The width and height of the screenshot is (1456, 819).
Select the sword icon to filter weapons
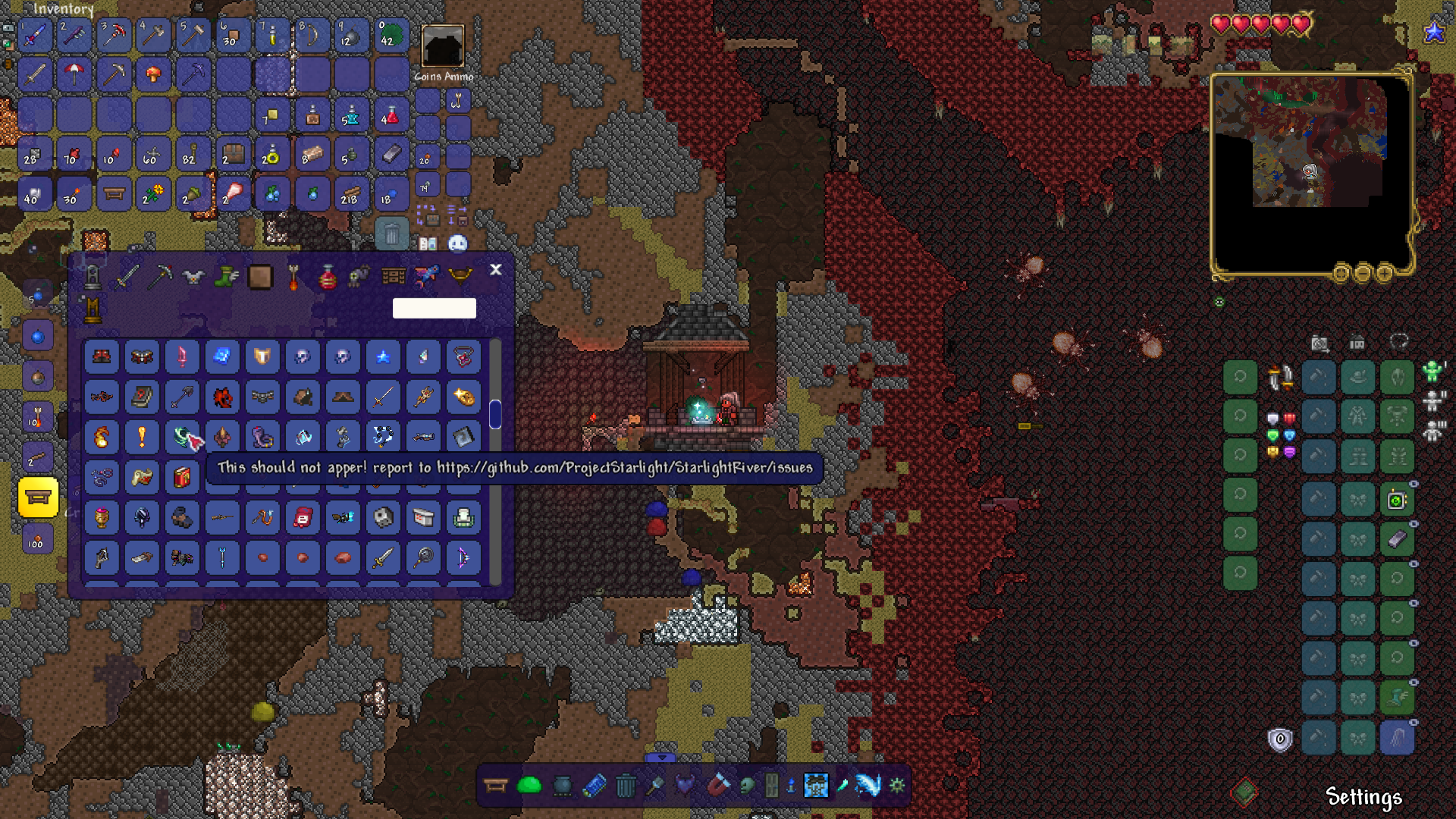(x=125, y=277)
